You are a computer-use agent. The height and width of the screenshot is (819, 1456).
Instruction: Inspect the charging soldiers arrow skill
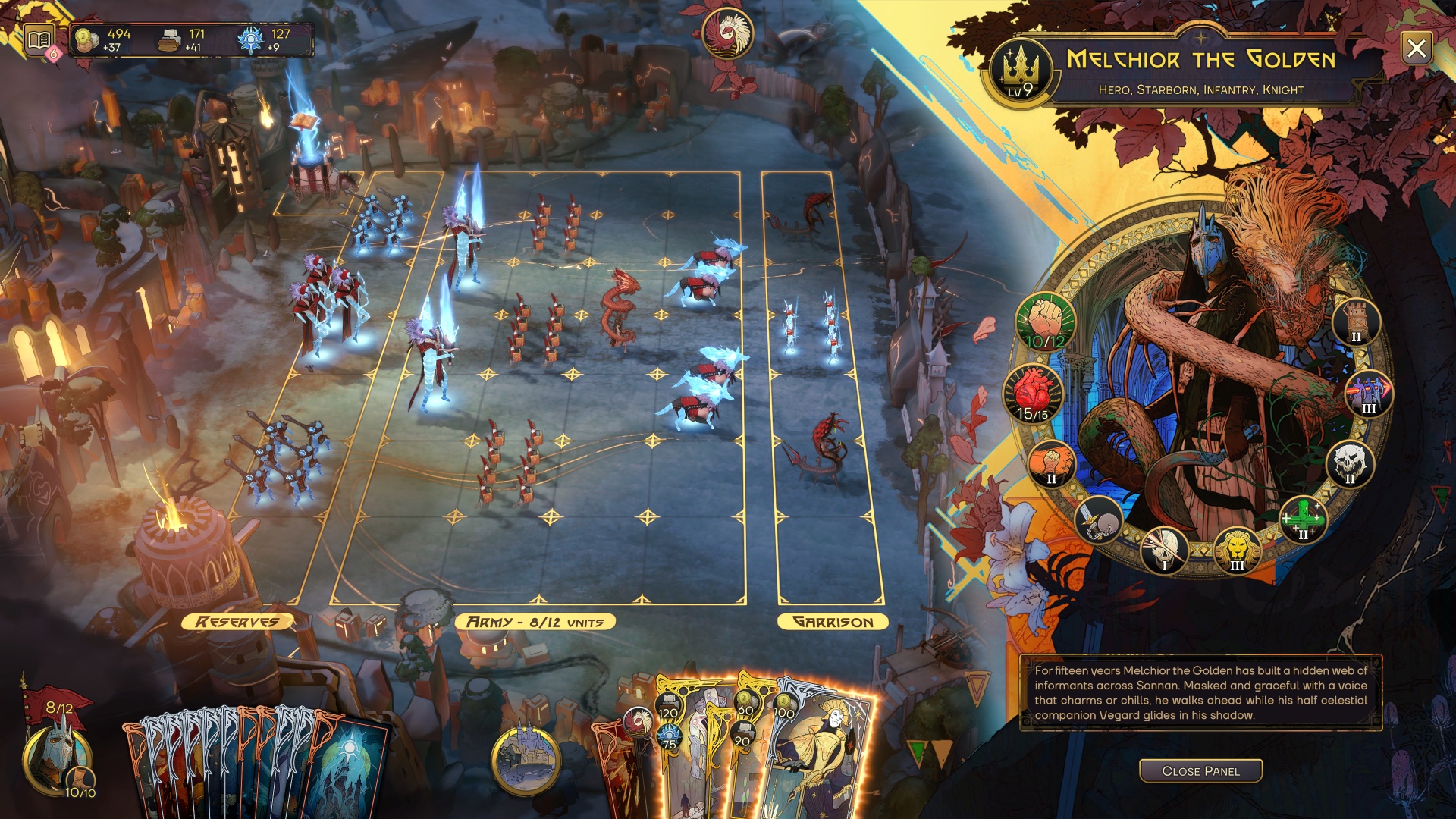point(1368,394)
